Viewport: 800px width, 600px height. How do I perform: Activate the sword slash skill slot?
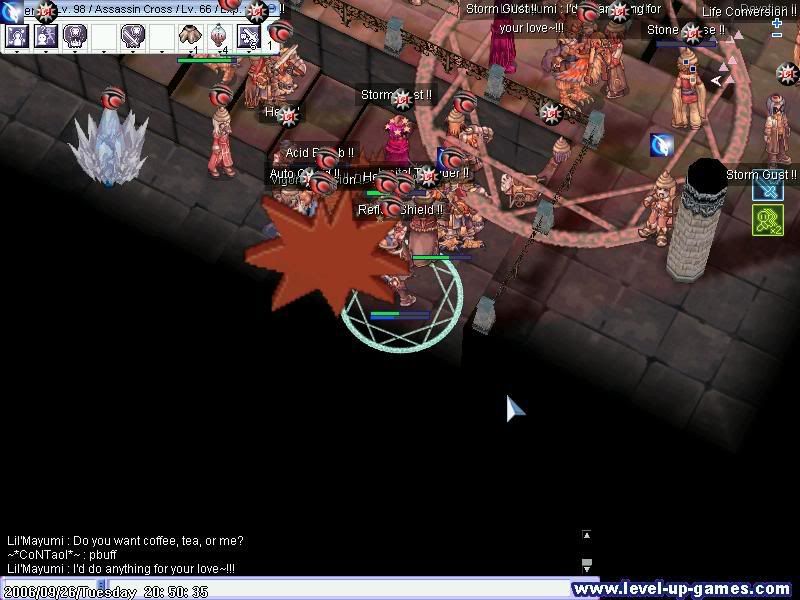pos(248,37)
